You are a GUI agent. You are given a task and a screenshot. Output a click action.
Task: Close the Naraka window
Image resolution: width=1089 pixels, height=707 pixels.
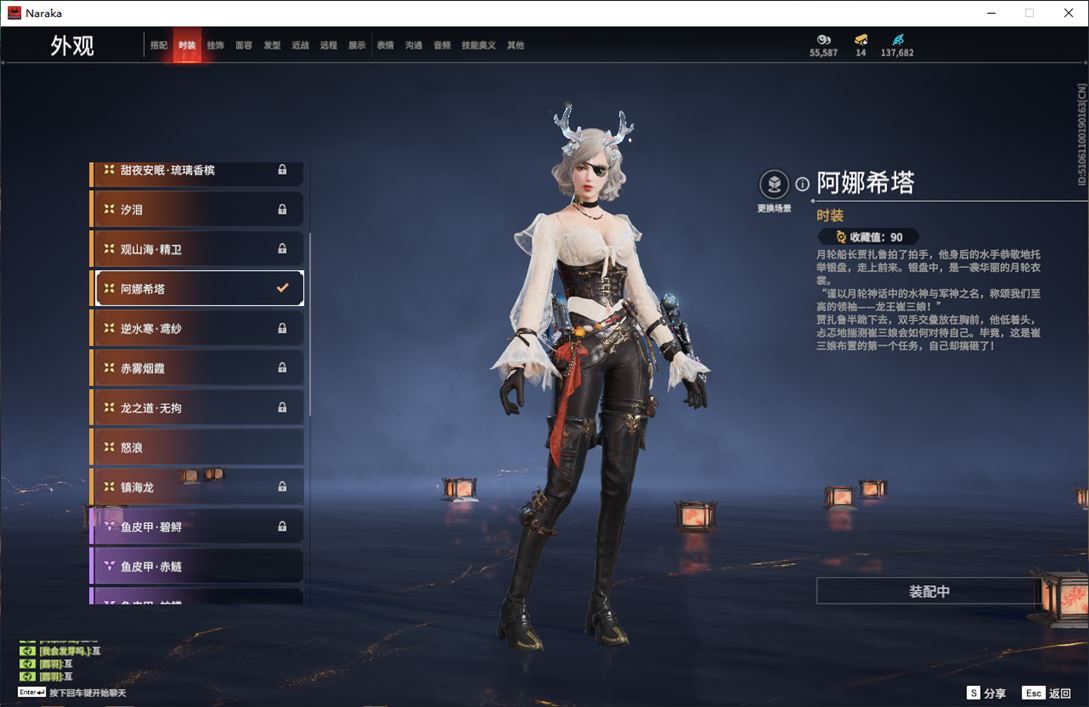pyautogui.click(x=1067, y=13)
